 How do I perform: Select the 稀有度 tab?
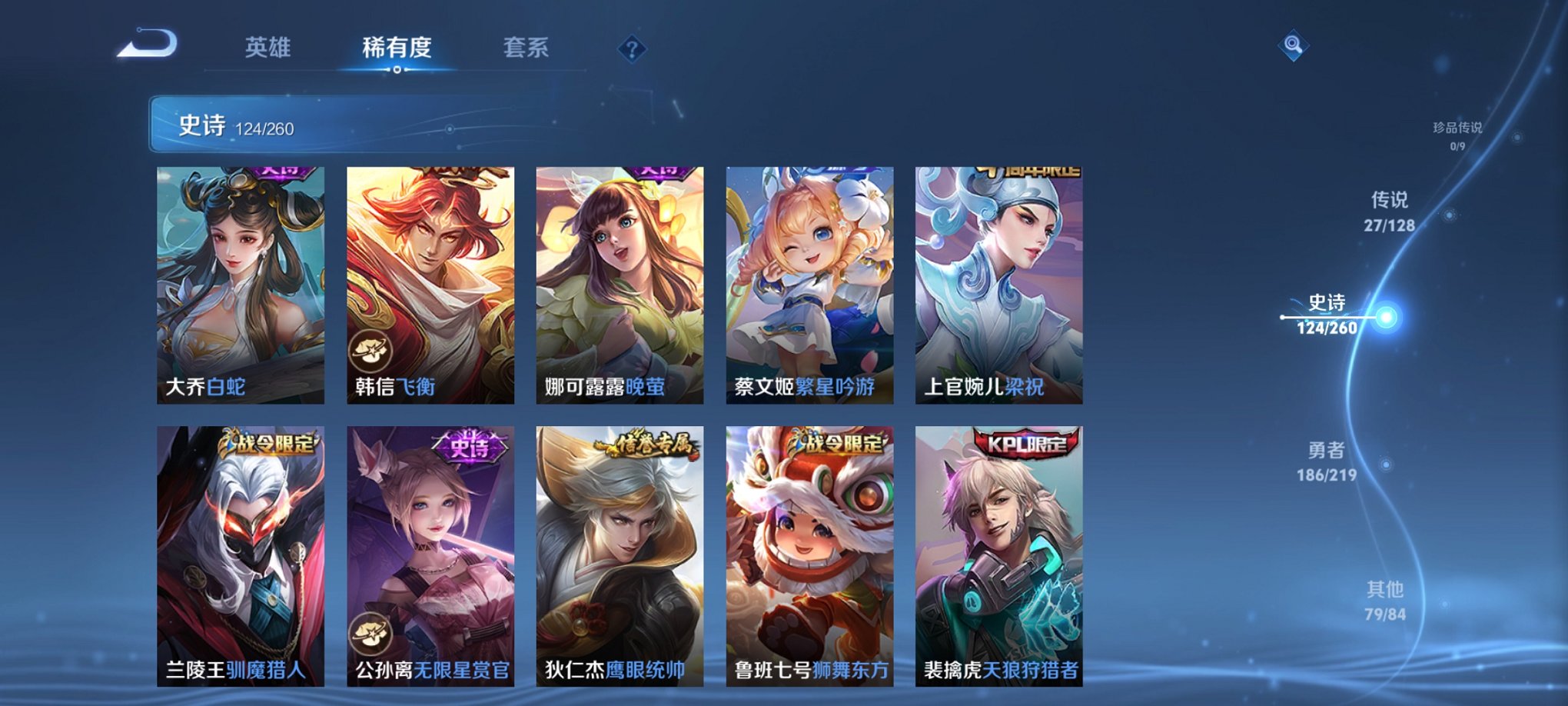pyautogui.click(x=396, y=48)
